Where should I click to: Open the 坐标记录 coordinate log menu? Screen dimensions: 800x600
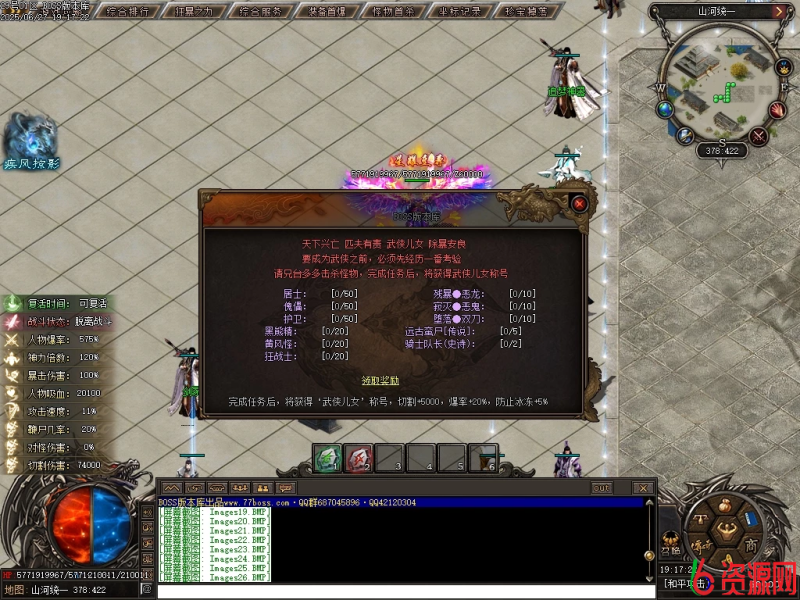[460, 12]
